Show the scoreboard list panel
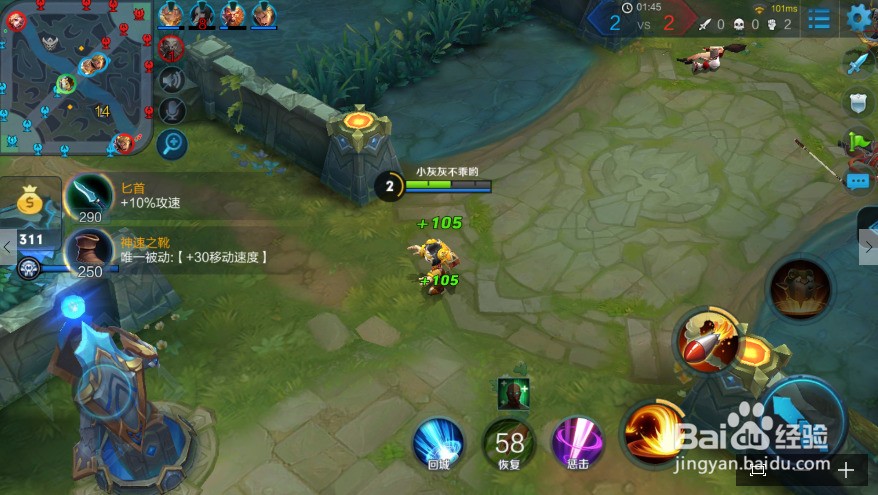The height and width of the screenshot is (495, 878). click(x=820, y=19)
